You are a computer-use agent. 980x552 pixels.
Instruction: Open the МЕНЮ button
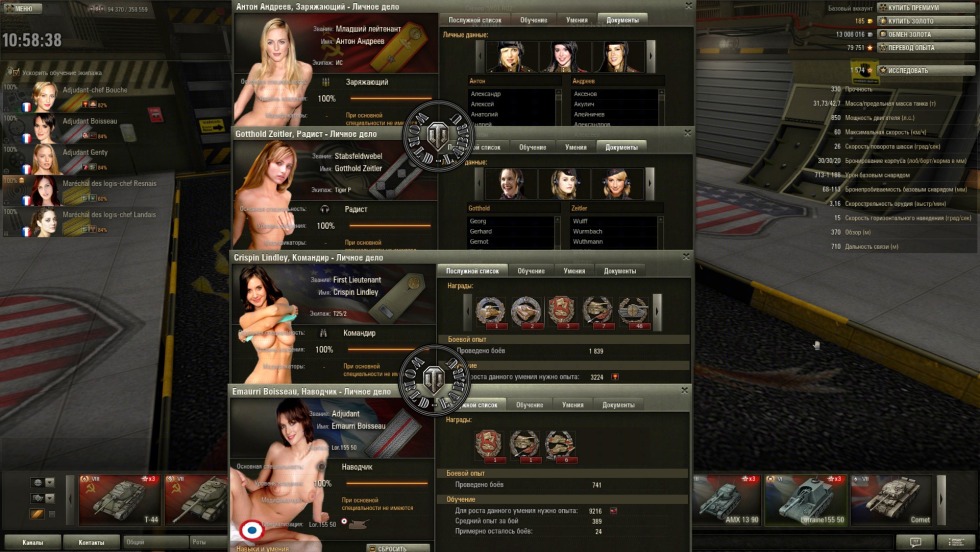coord(22,8)
